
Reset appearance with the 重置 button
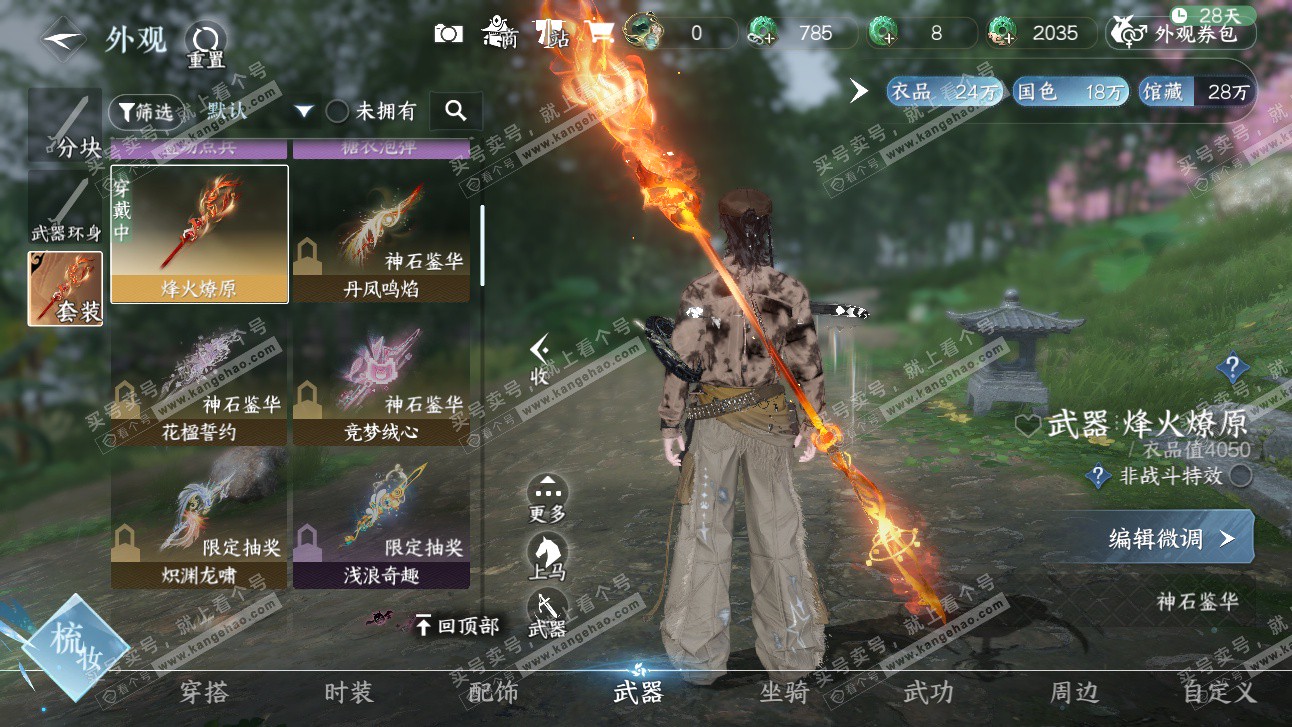point(205,44)
